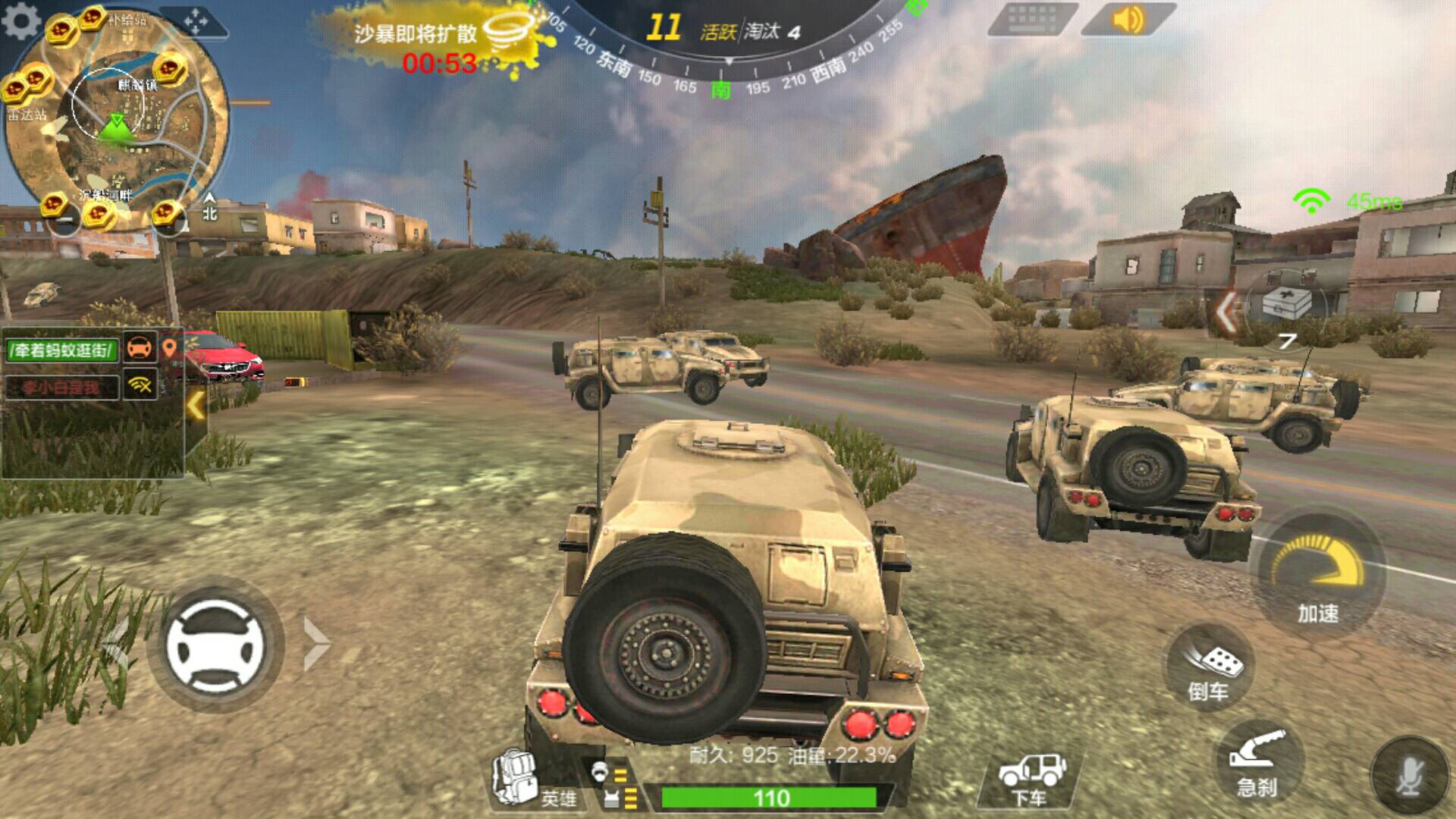Toggle the speaker sound button
The height and width of the screenshot is (819, 1456).
pos(1127,20)
